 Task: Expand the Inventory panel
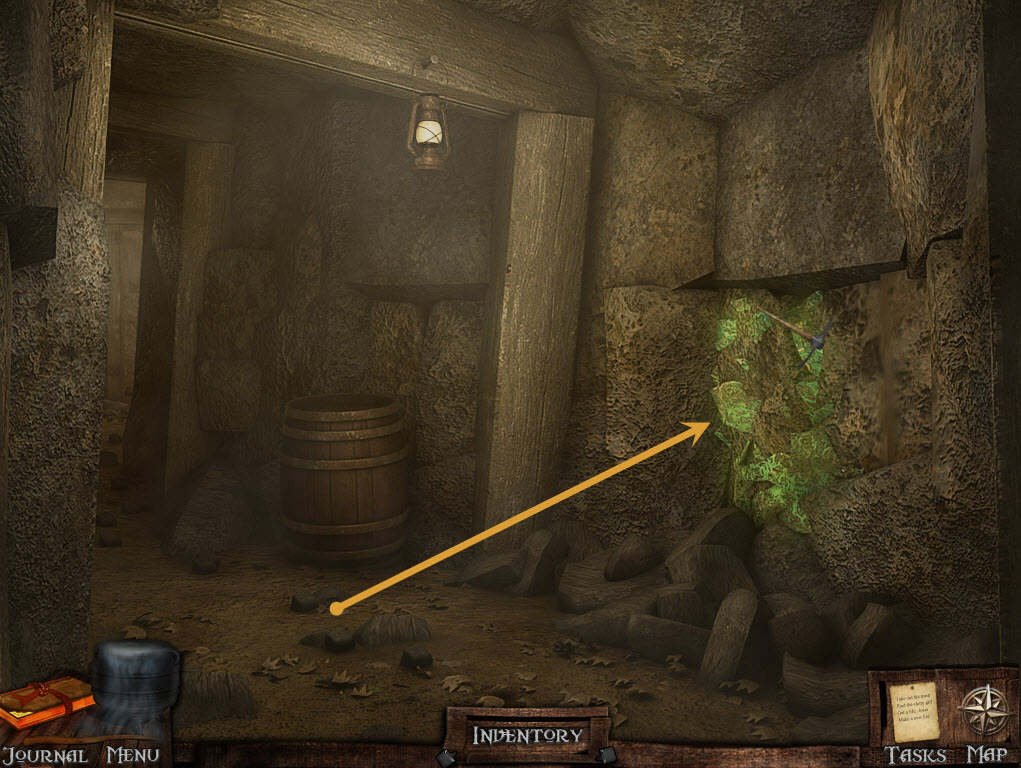click(x=527, y=735)
